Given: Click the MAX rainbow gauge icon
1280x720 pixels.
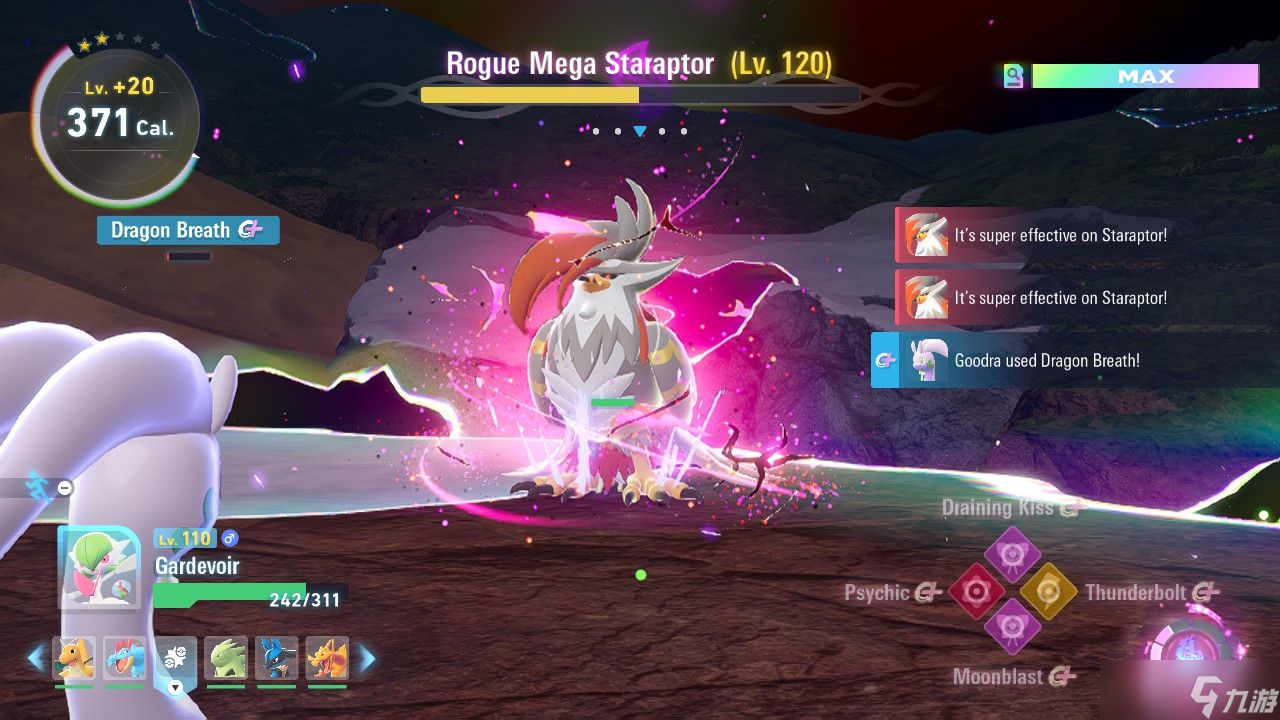Looking at the screenshot, I should click(x=1014, y=77).
